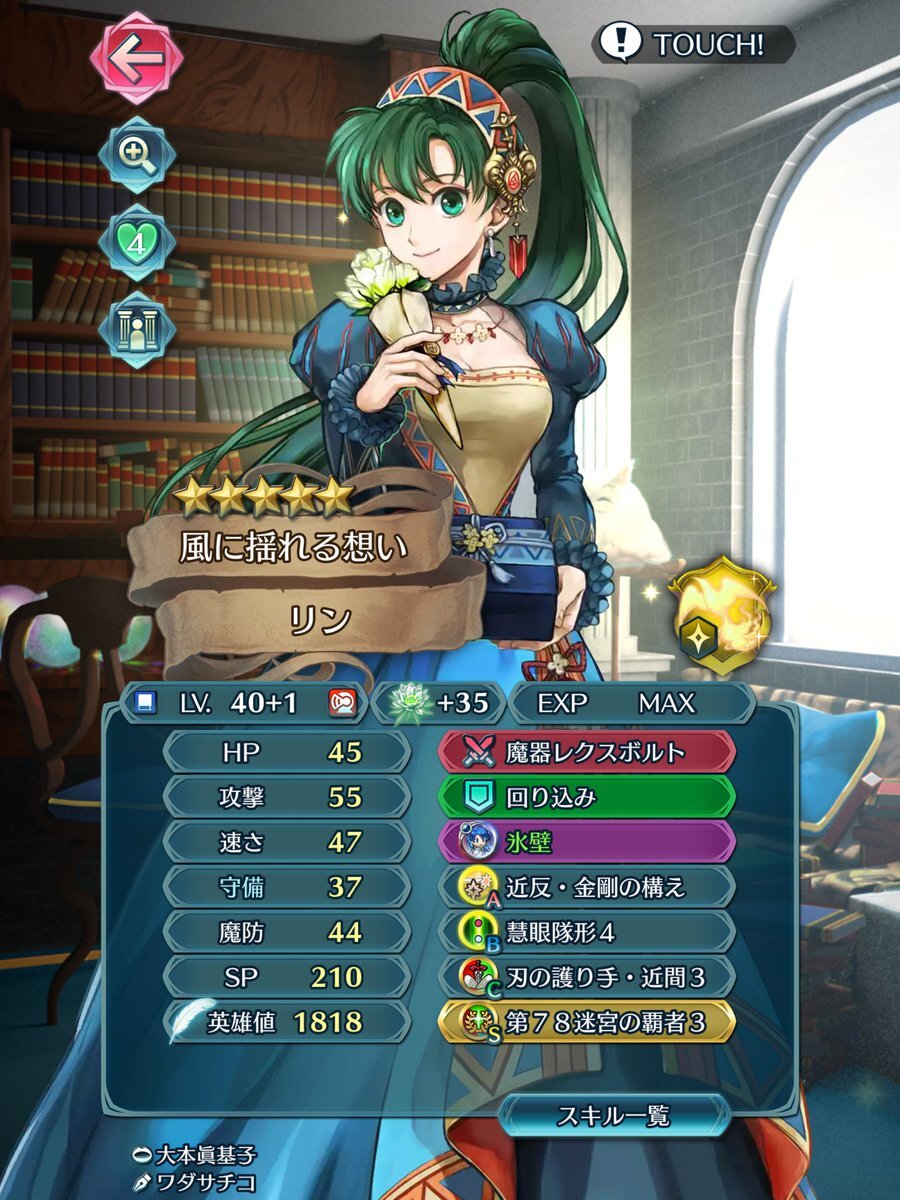
Task: Open the スキル一覧 skill list
Action: pyautogui.click(x=612, y=1115)
